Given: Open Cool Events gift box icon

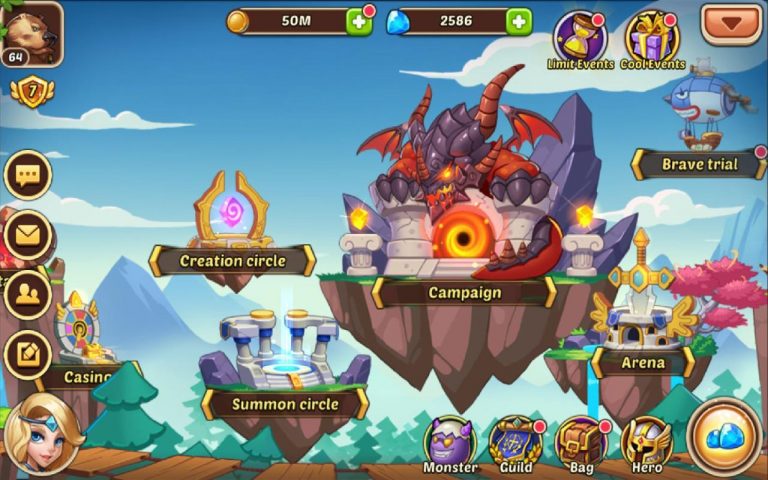Looking at the screenshot, I should click(652, 38).
